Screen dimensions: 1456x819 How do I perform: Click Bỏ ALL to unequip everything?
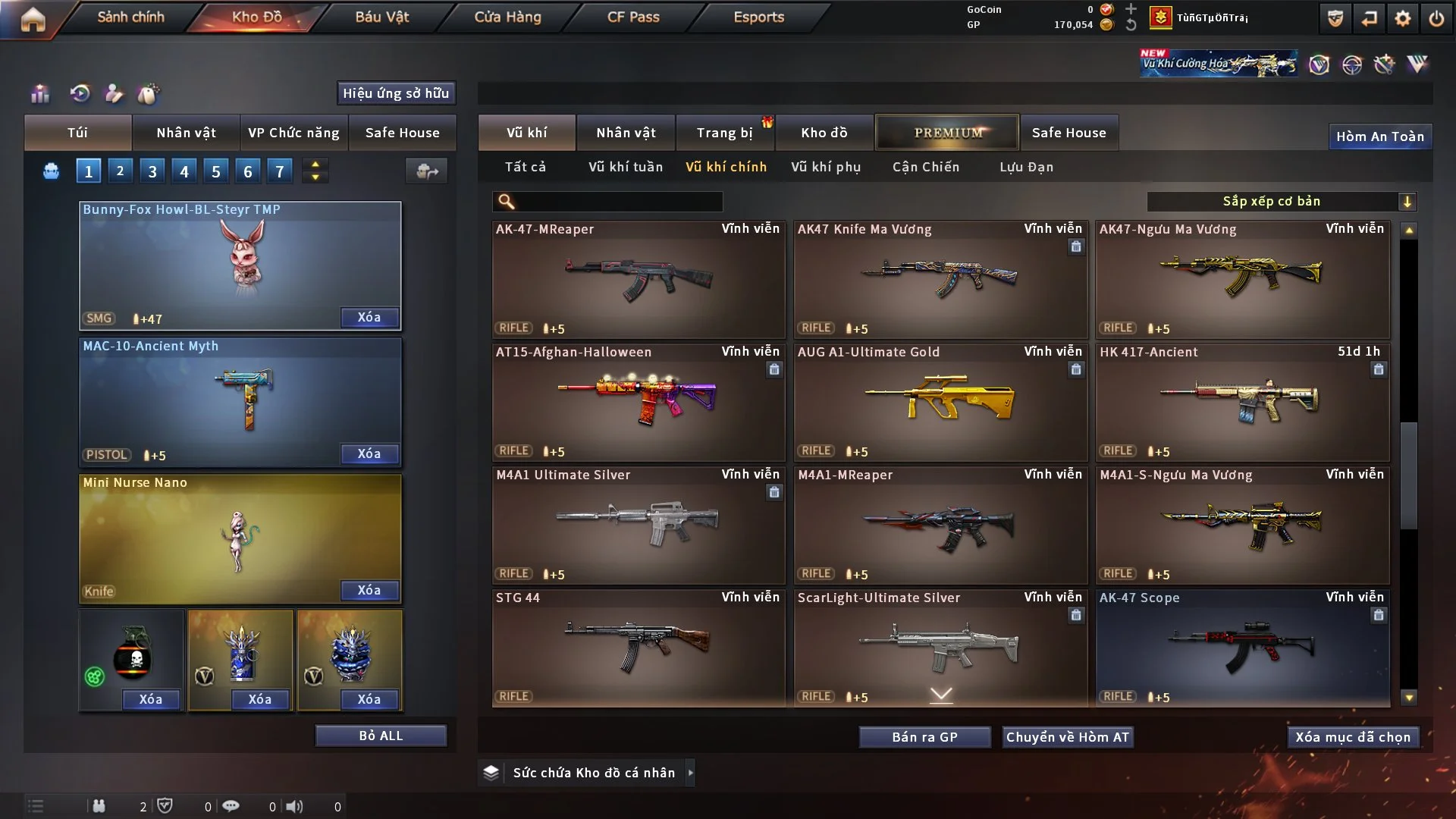(x=381, y=736)
